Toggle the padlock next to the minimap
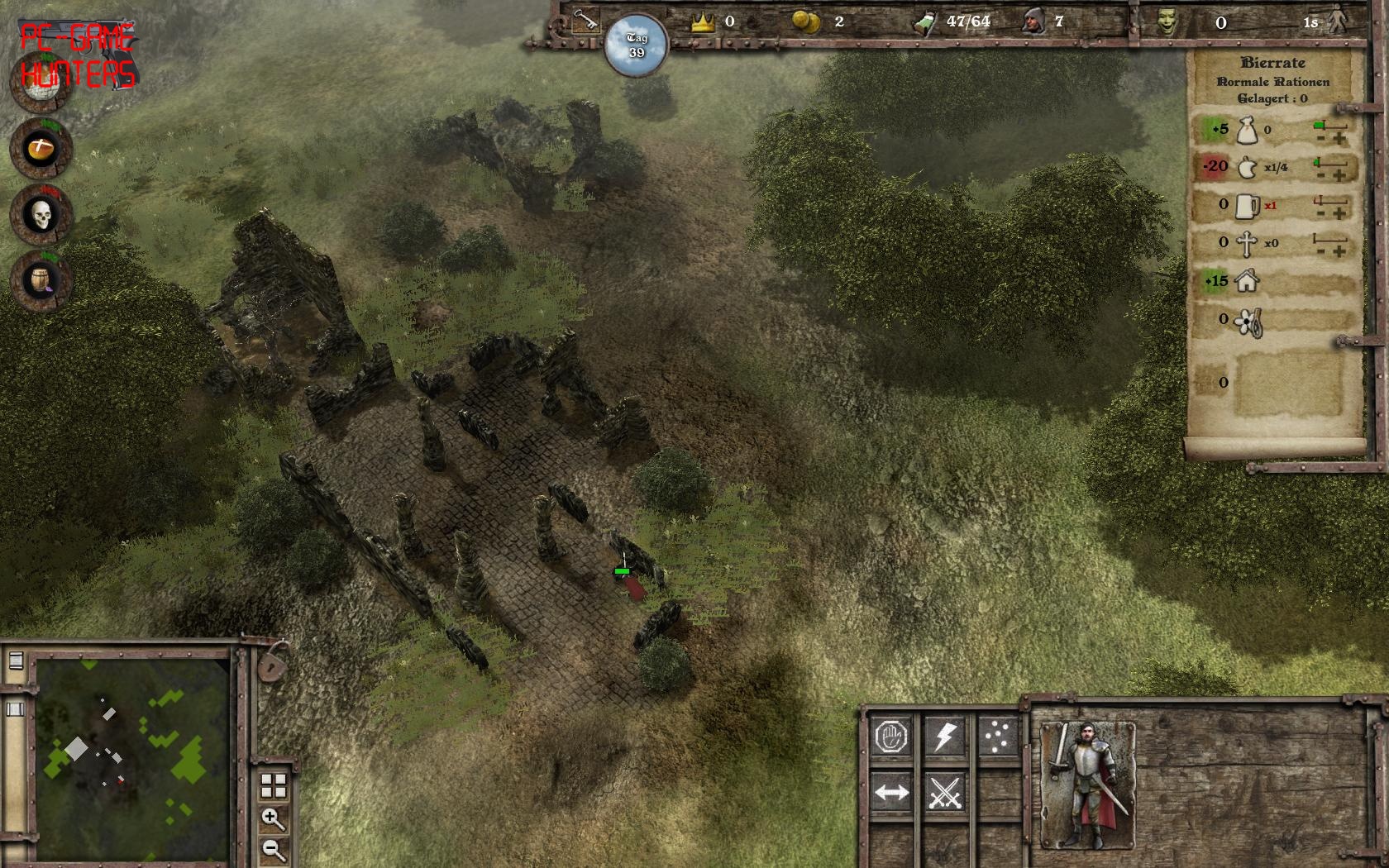Screen dimensions: 1389x868 (272, 663)
